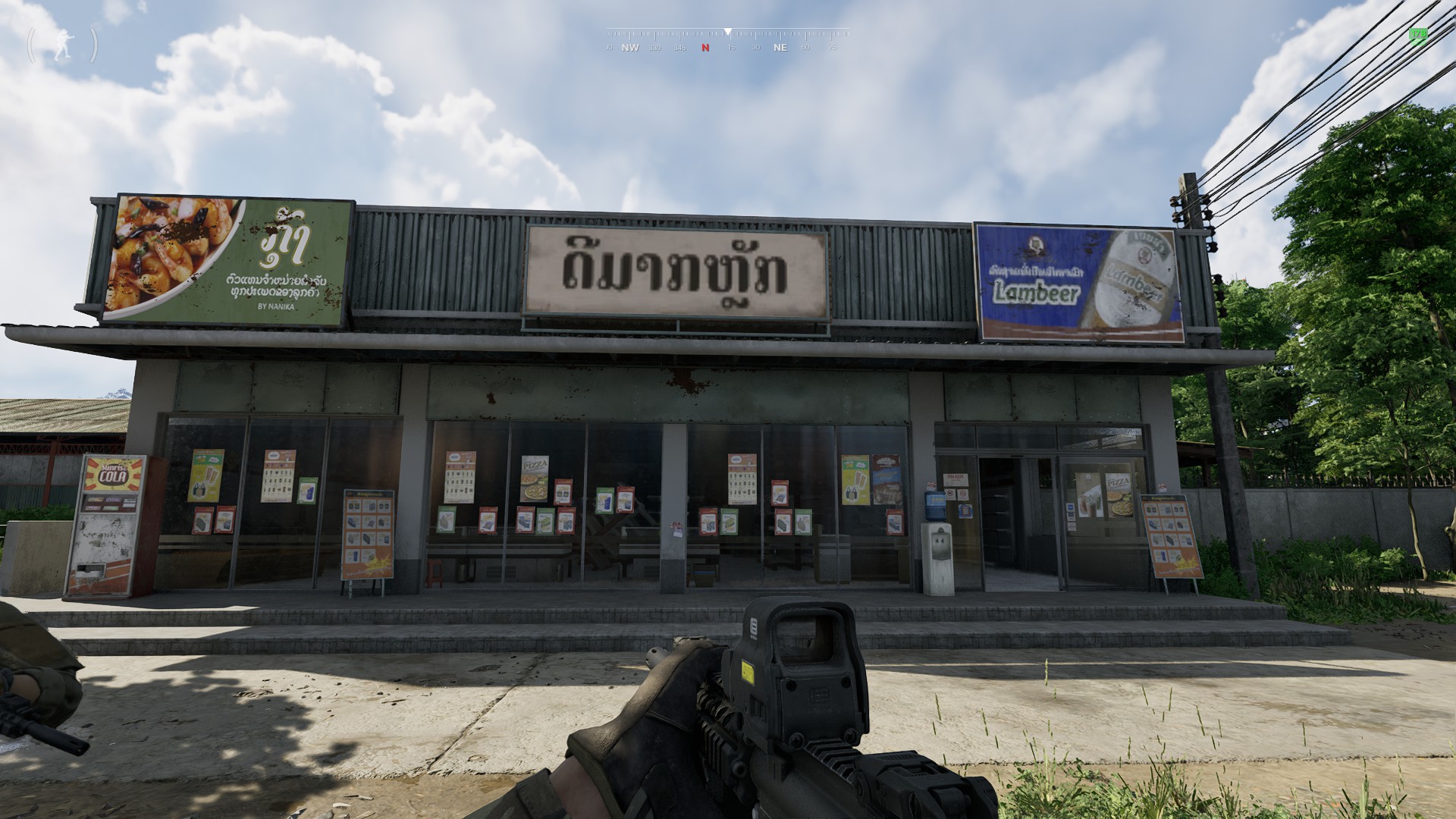
Task: Click the soldier stance indicator icon
Action: click(x=61, y=45)
